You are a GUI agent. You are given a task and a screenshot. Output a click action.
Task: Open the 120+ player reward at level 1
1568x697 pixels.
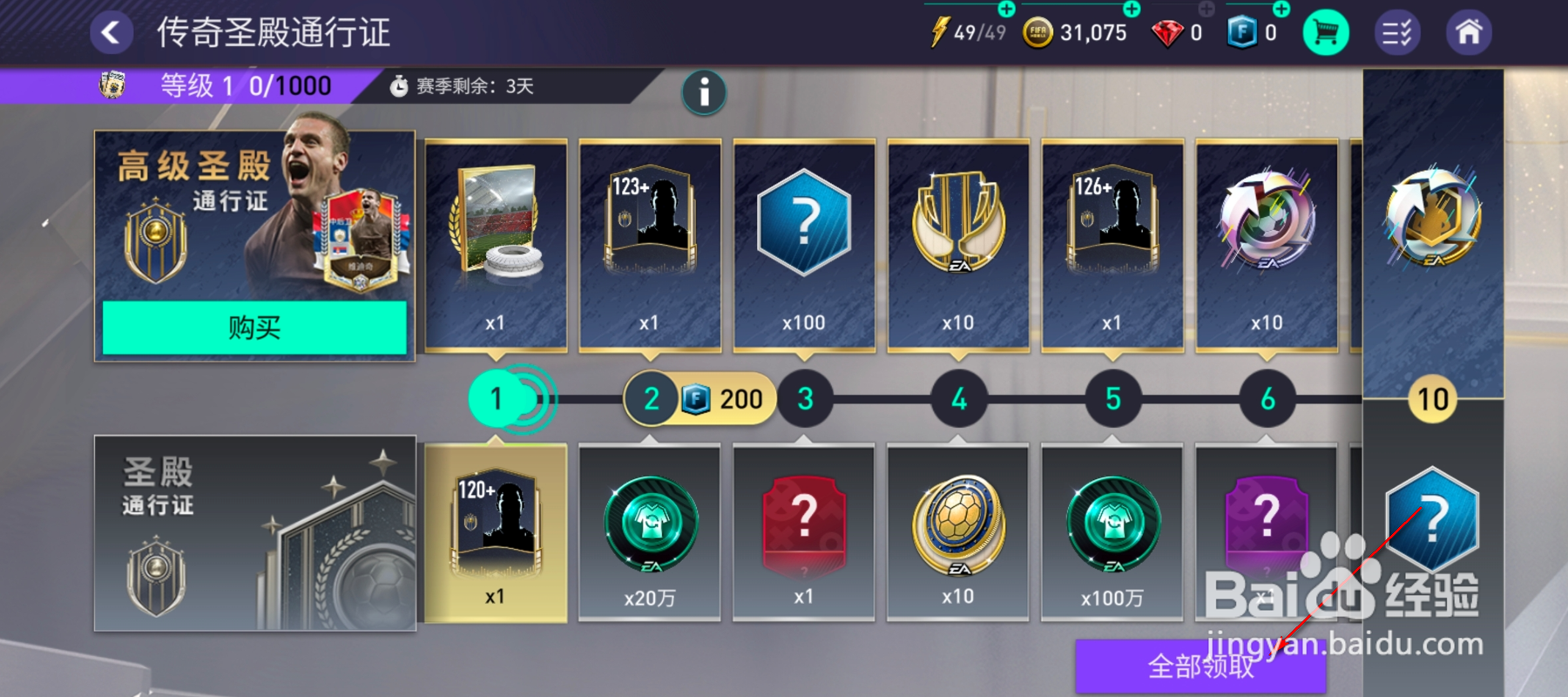[x=495, y=531]
